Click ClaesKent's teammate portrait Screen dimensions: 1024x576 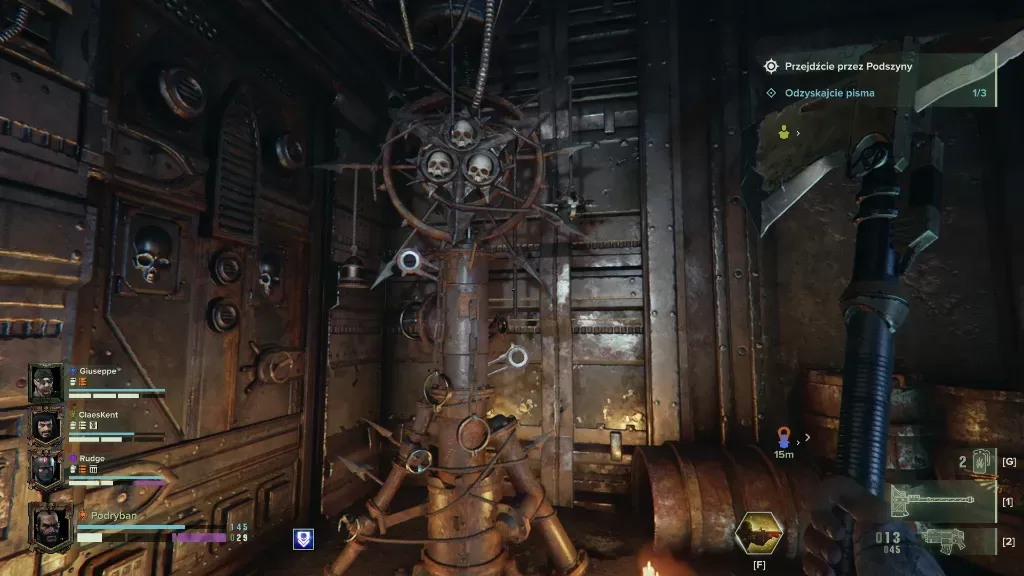(46, 427)
